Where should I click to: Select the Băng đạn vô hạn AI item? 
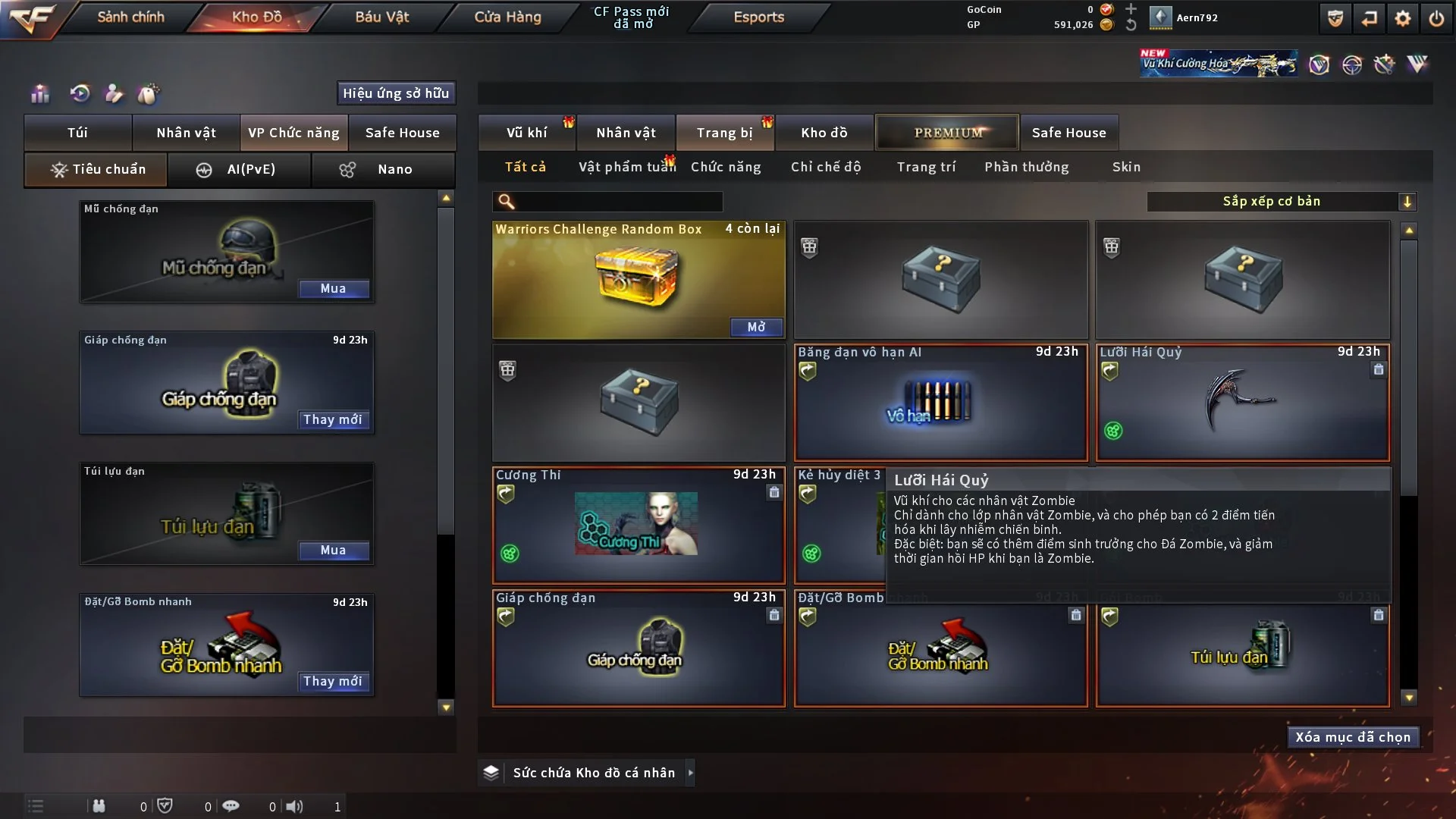pyautogui.click(x=940, y=402)
